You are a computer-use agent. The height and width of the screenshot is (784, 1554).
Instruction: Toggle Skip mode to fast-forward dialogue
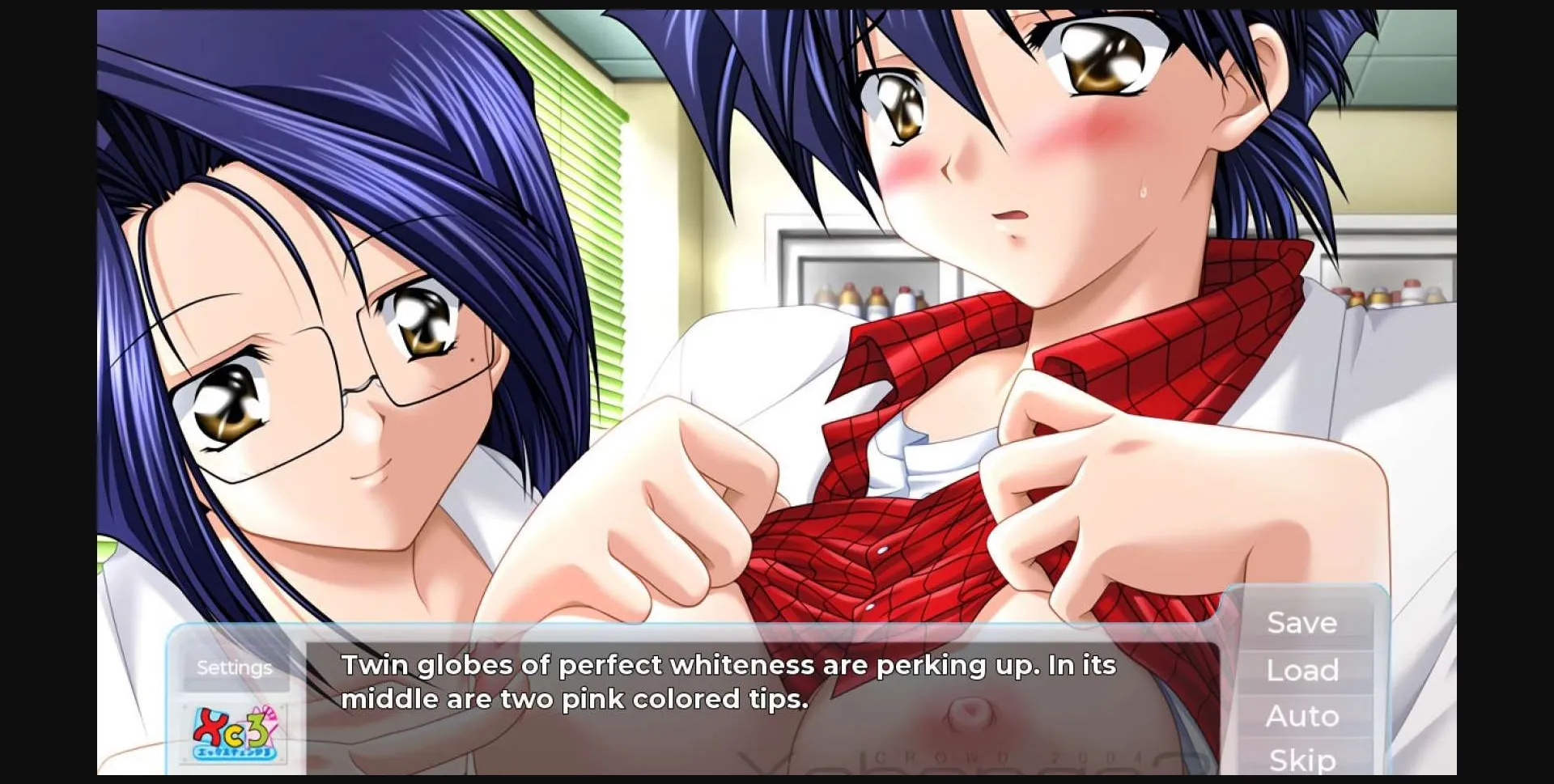(1301, 761)
